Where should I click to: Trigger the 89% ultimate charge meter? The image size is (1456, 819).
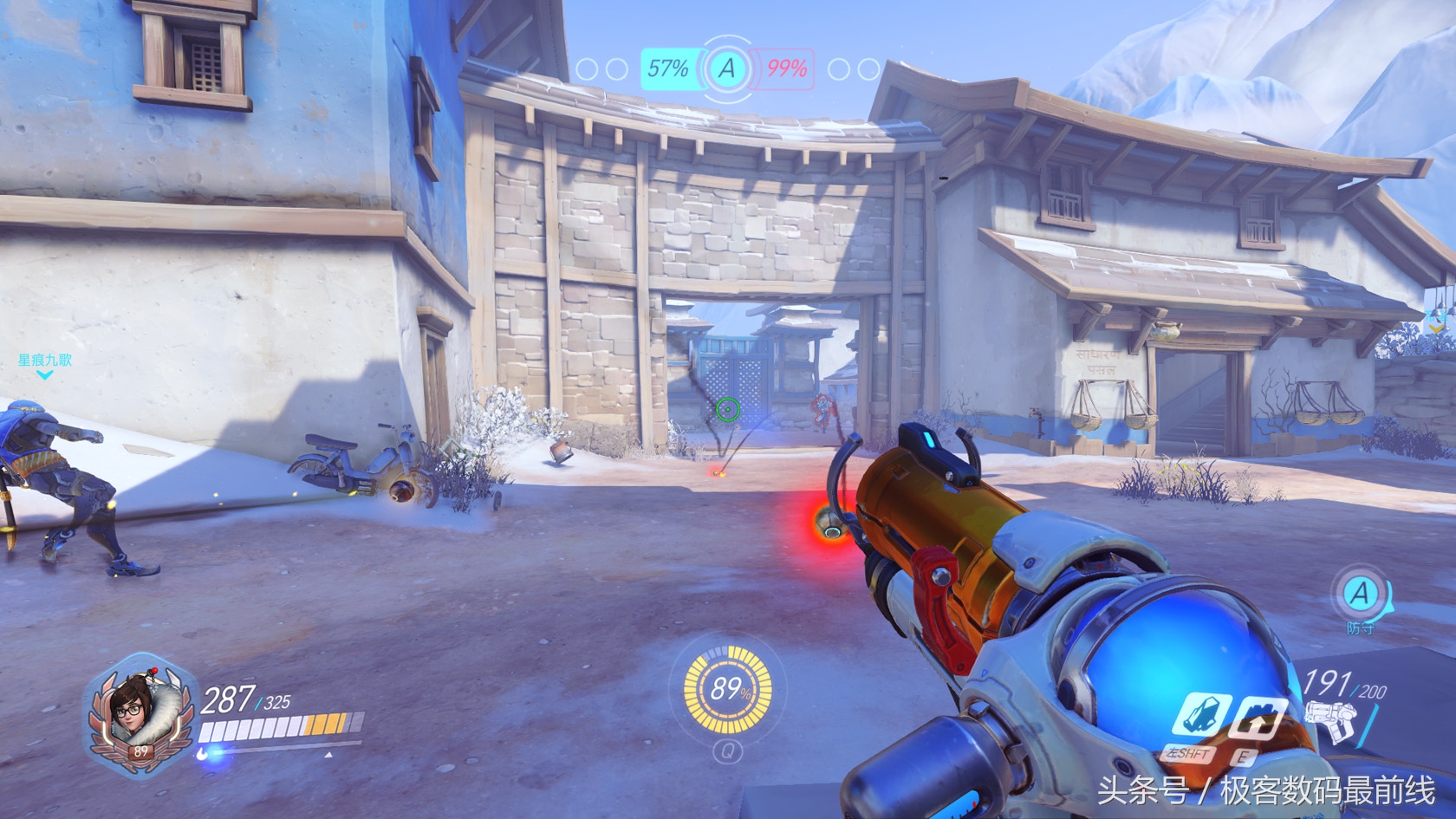coord(728,690)
